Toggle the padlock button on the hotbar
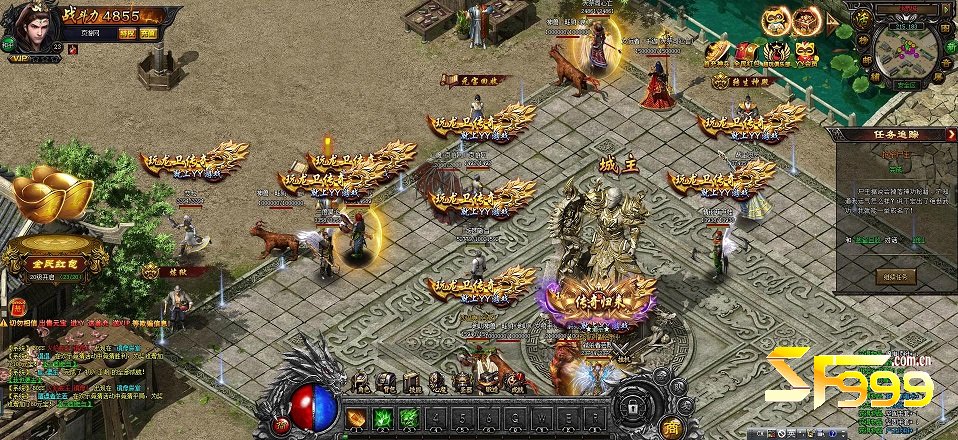The width and height of the screenshot is (958, 440). pos(632,408)
